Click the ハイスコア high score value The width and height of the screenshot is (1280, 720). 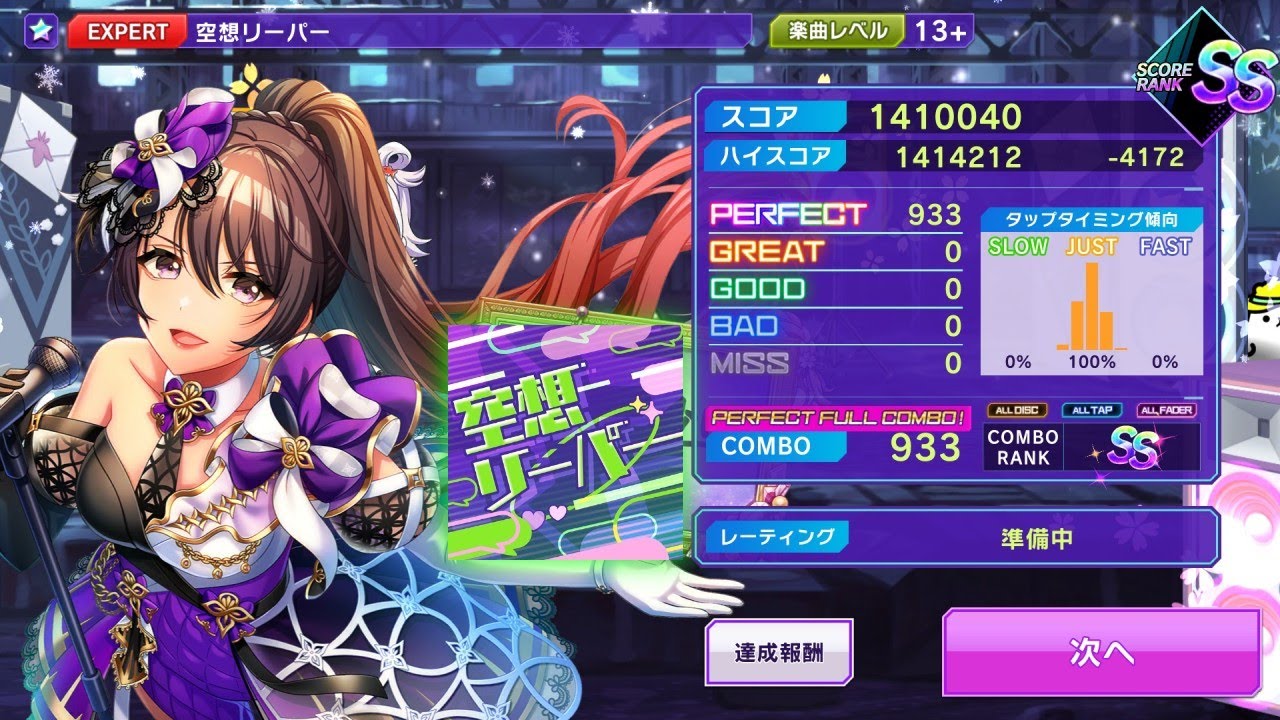click(960, 157)
